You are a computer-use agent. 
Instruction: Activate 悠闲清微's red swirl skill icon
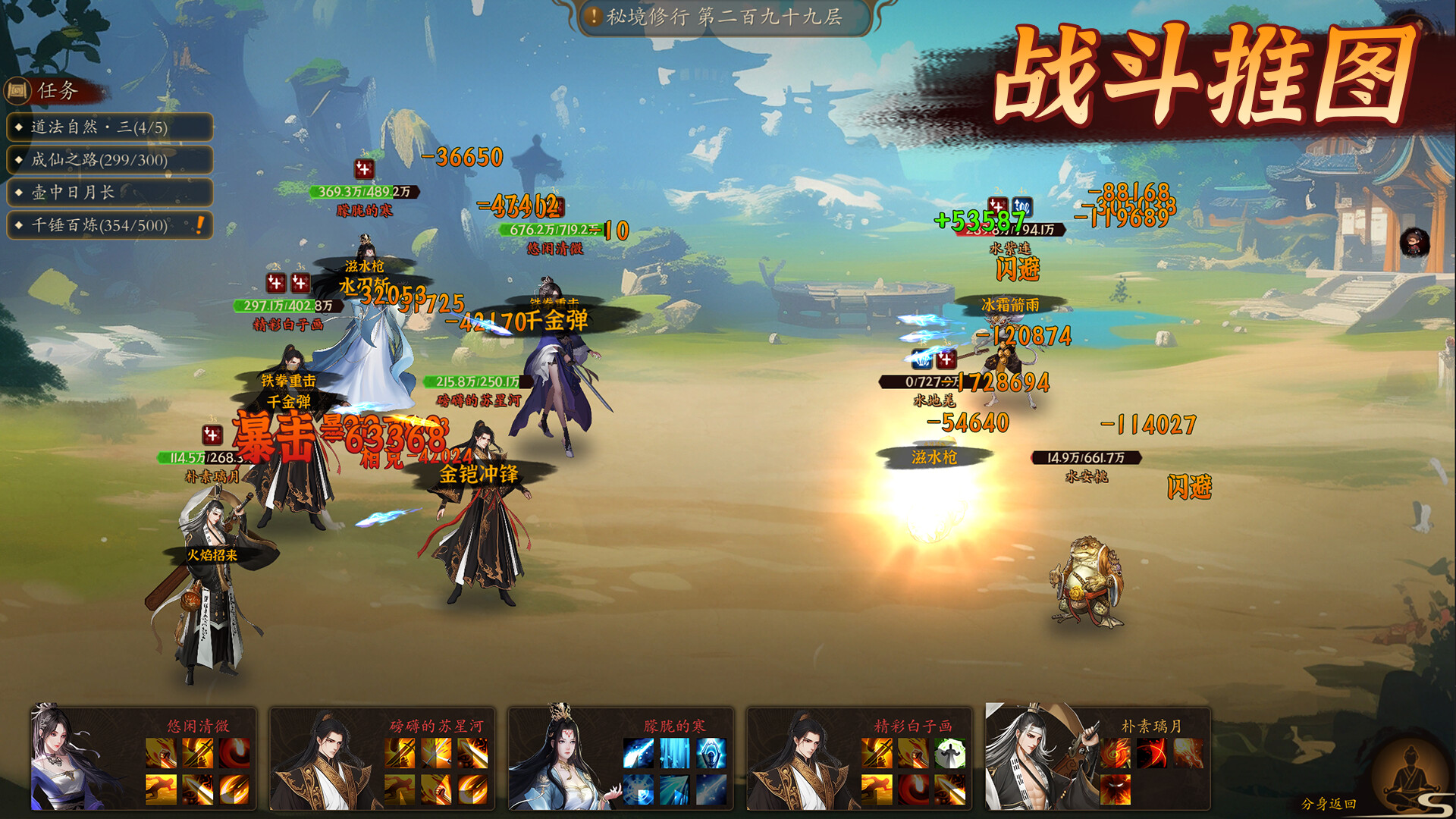point(234,754)
